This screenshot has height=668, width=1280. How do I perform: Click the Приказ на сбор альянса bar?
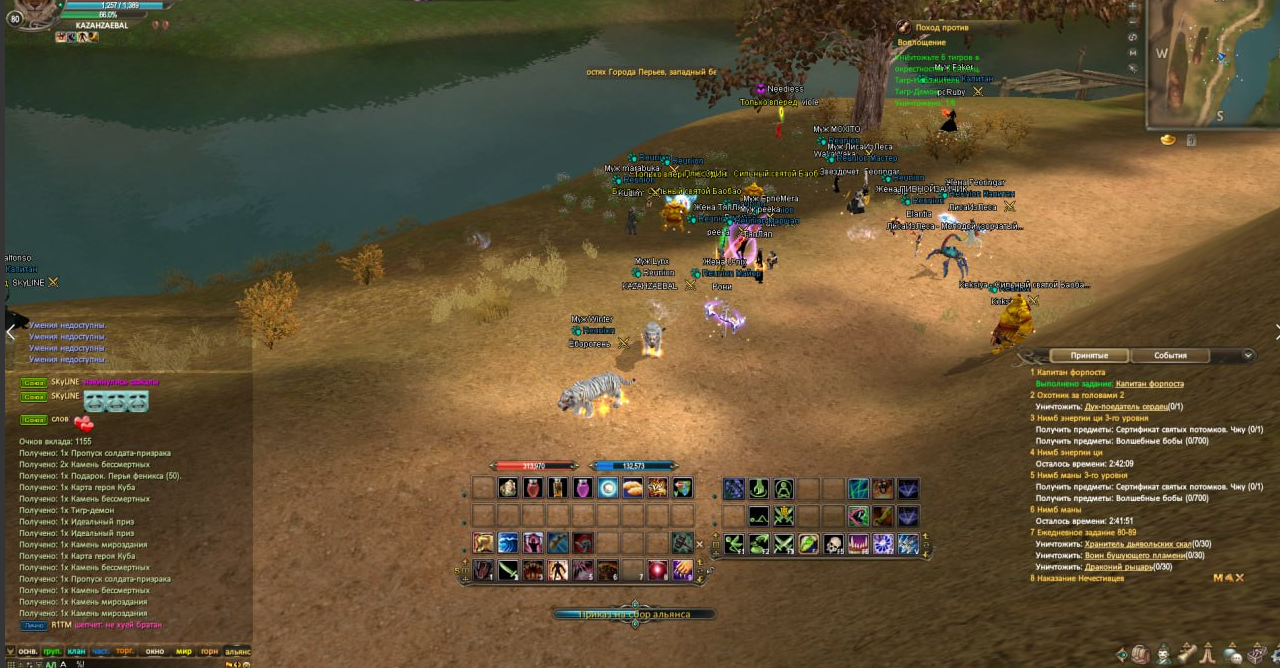635,614
